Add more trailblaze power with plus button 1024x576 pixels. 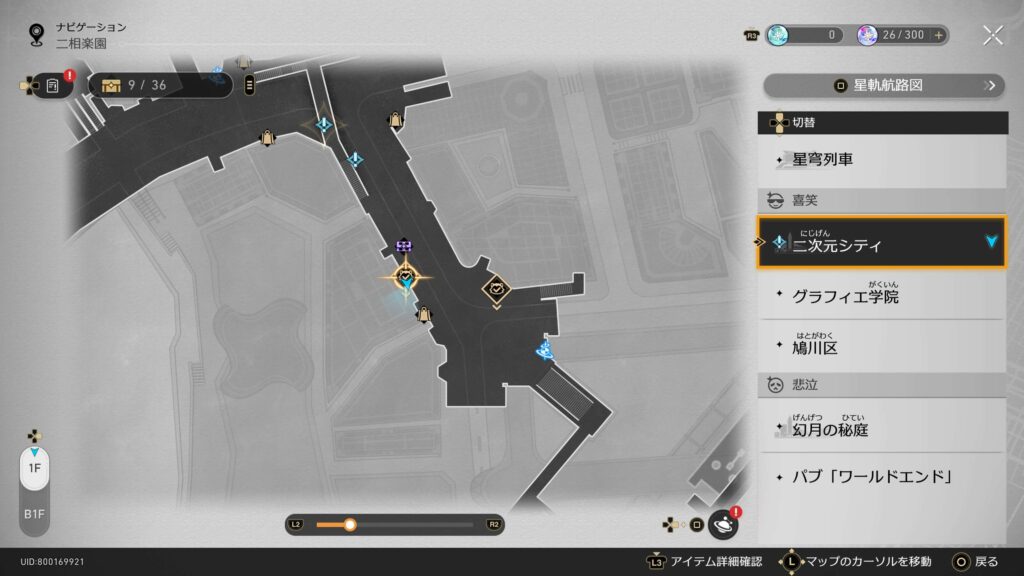coord(938,35)
